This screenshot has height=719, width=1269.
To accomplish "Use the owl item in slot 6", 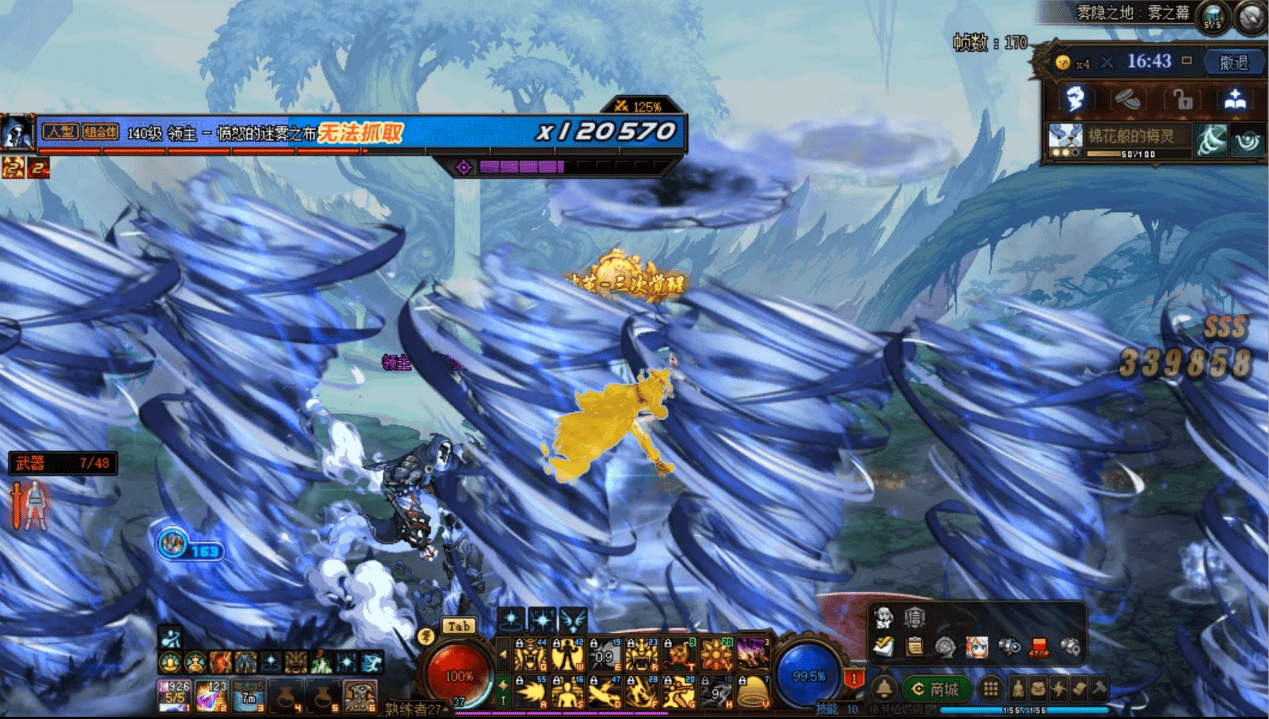I will [x=360, y=695].
